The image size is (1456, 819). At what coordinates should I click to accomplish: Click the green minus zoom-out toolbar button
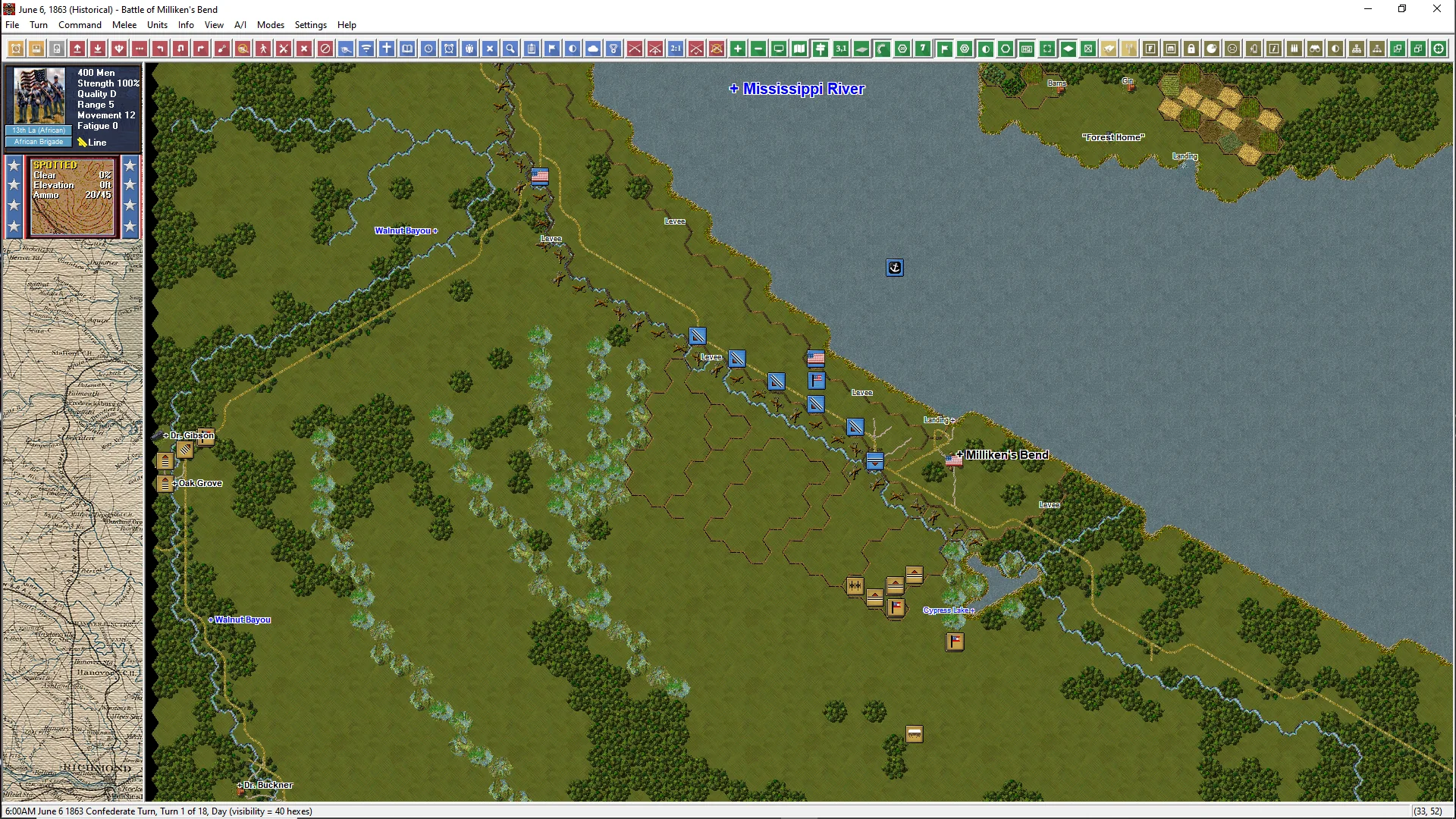(758, 49)
